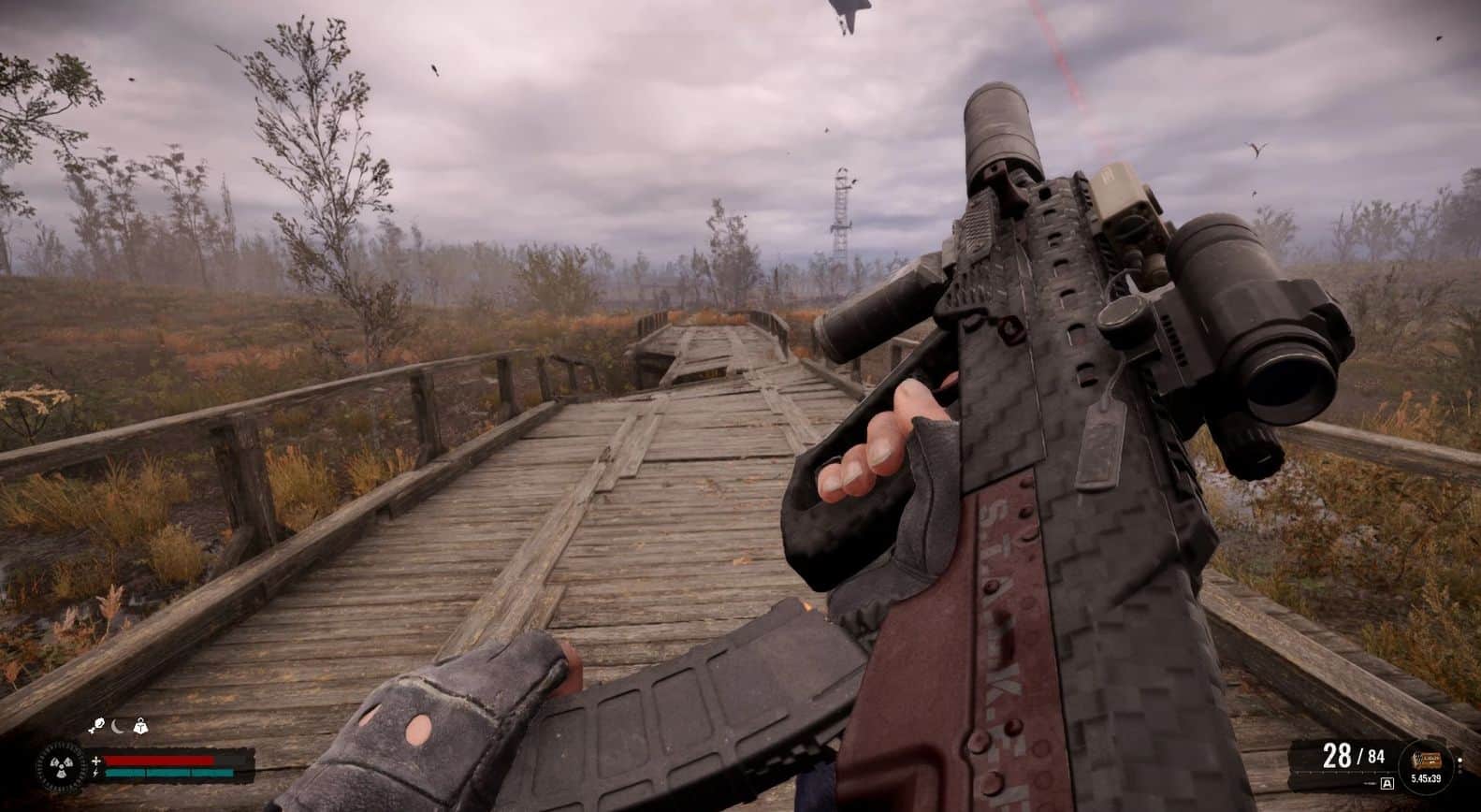Toggle the automatic fire mode indicator

[x=1387, y=782]
